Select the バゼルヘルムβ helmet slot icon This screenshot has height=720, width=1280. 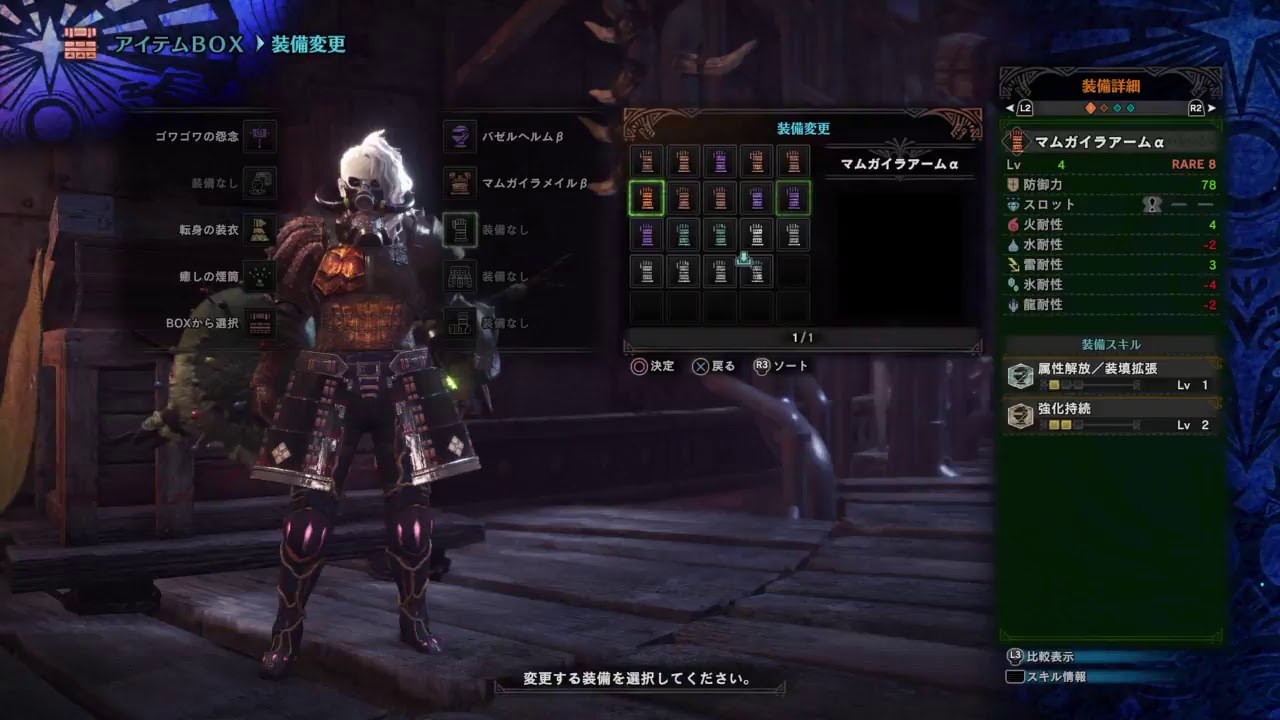(x=460, y=137)
